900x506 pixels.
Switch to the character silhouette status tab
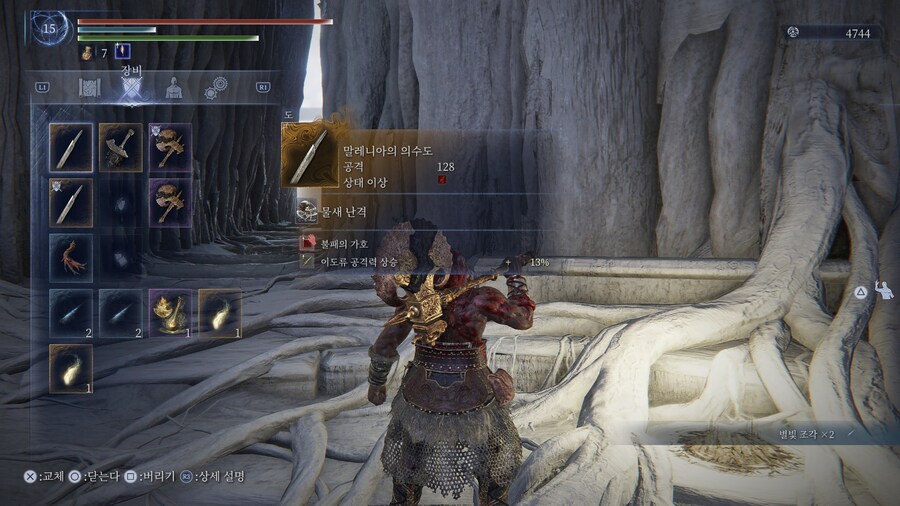[173, 88]
